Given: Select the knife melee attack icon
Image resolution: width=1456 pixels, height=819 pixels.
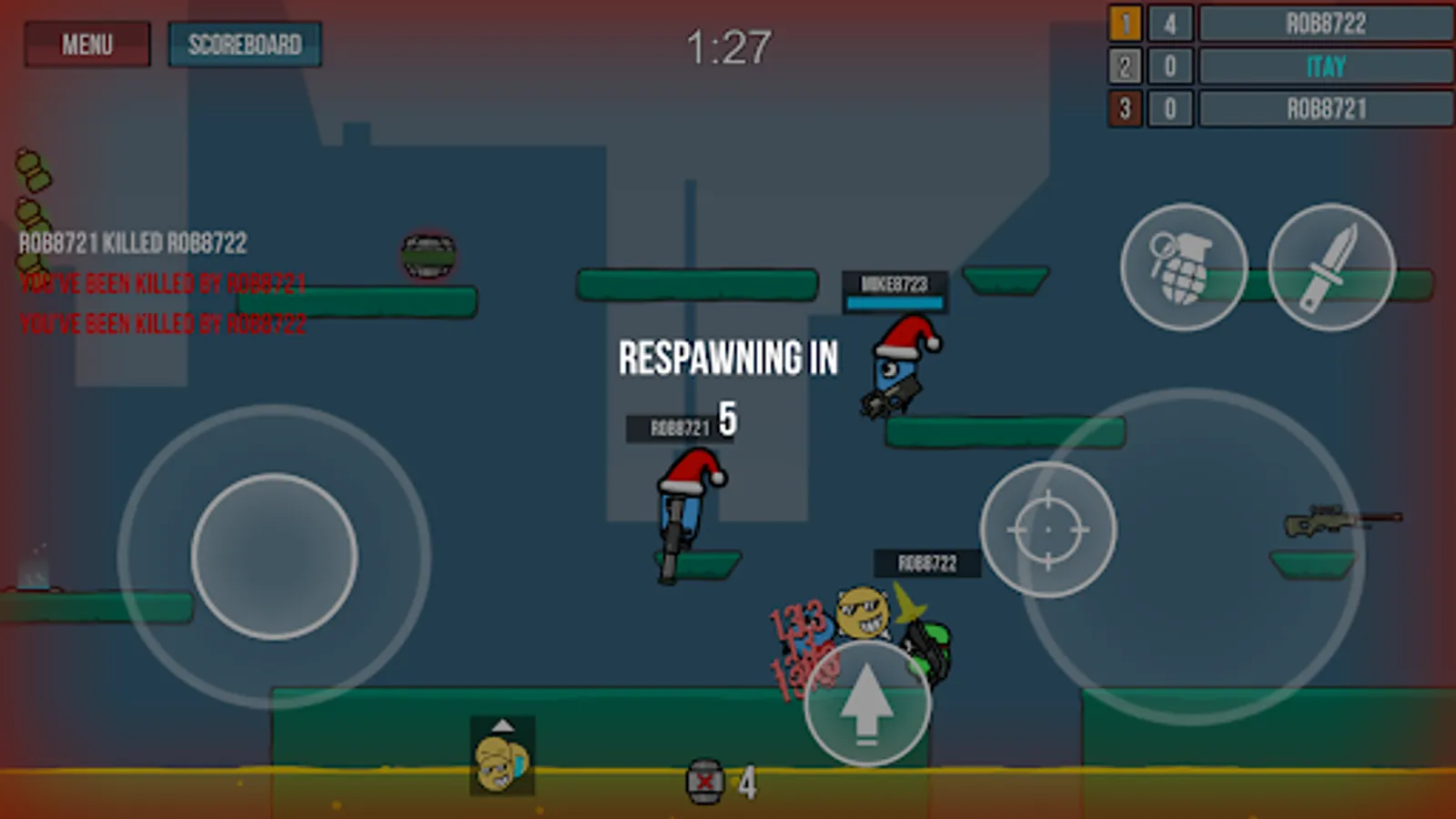Looking at the screenshot, I should pos(1328,267).
